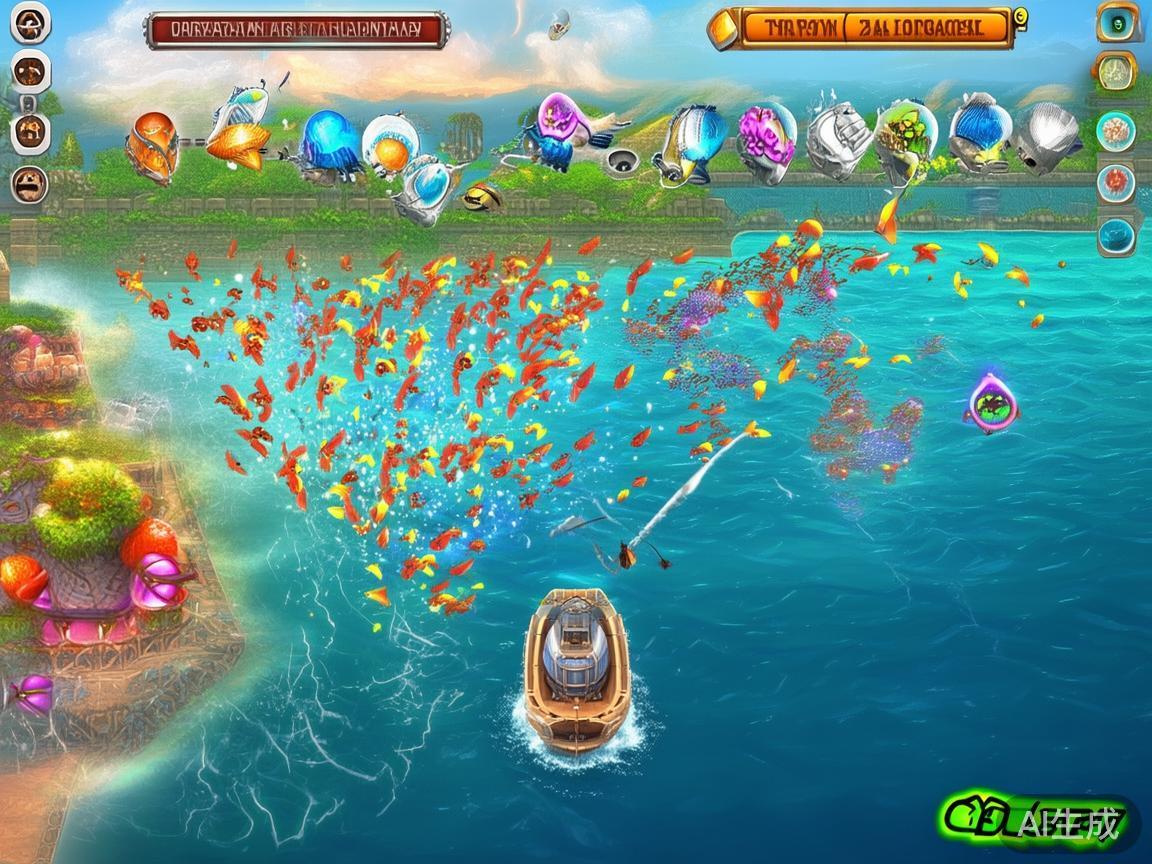Use the plain blue water orb icon

point(1115,237)
